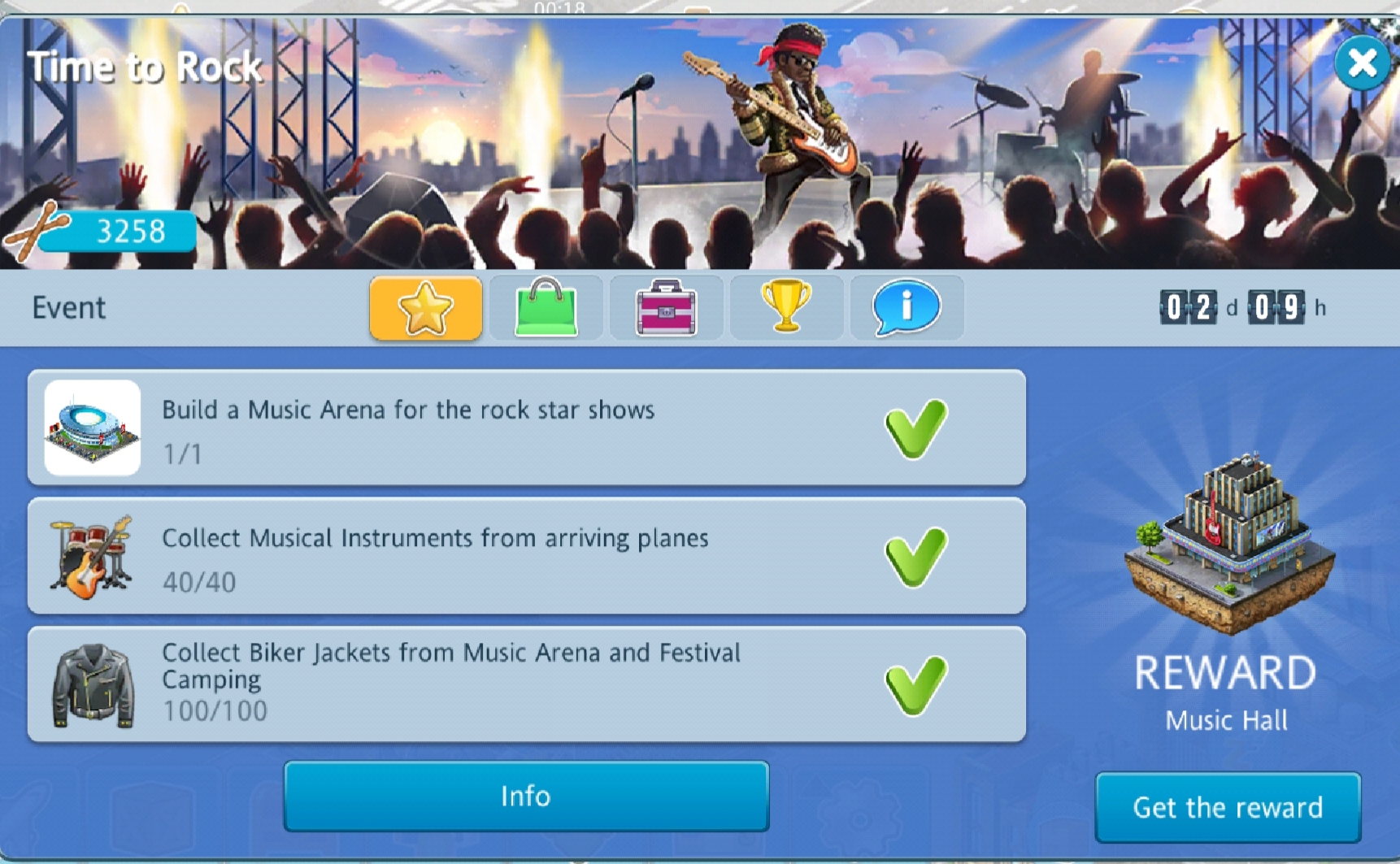Screen dimensions: 1400x864
Task: Claim with Get the reward button
Action: point(1228,807)
